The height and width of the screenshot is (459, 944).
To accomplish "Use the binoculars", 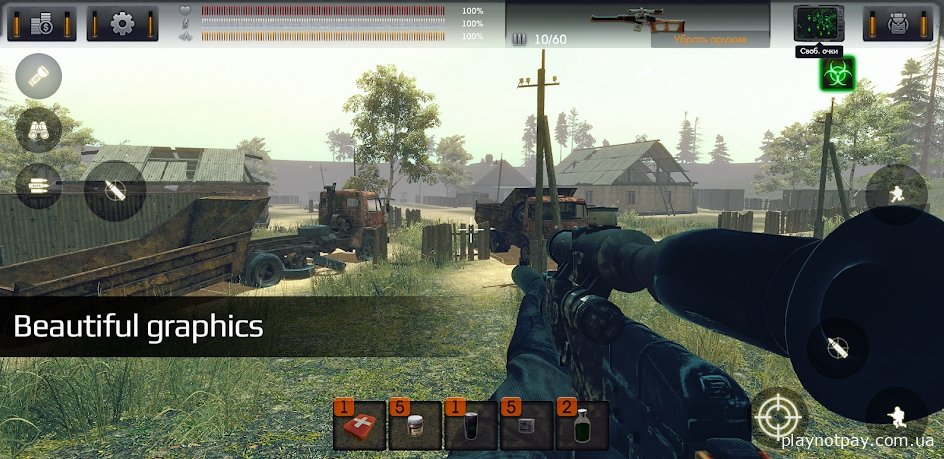I will (39, 130).
